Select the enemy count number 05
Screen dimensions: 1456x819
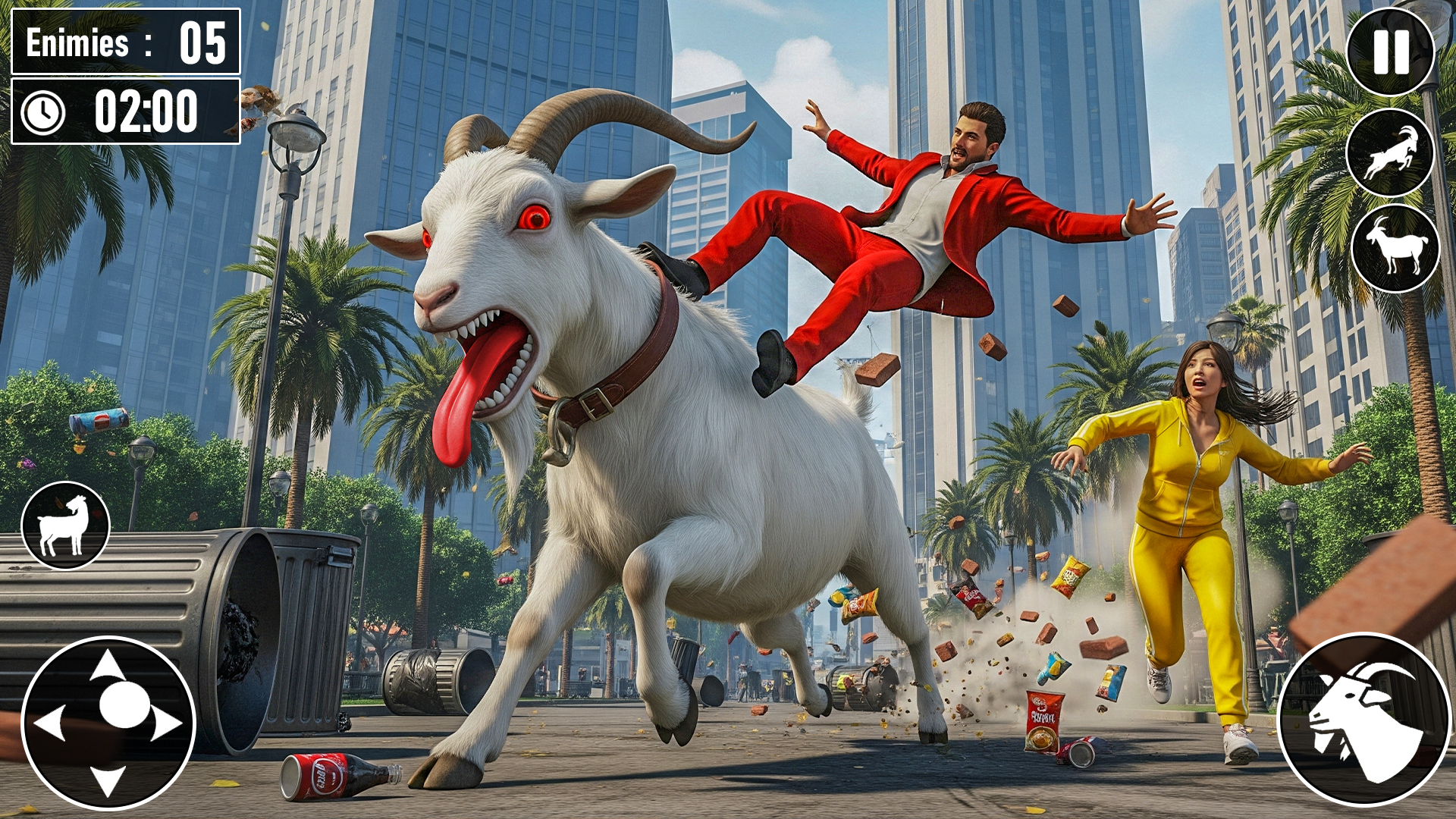(x=201, y=42)
